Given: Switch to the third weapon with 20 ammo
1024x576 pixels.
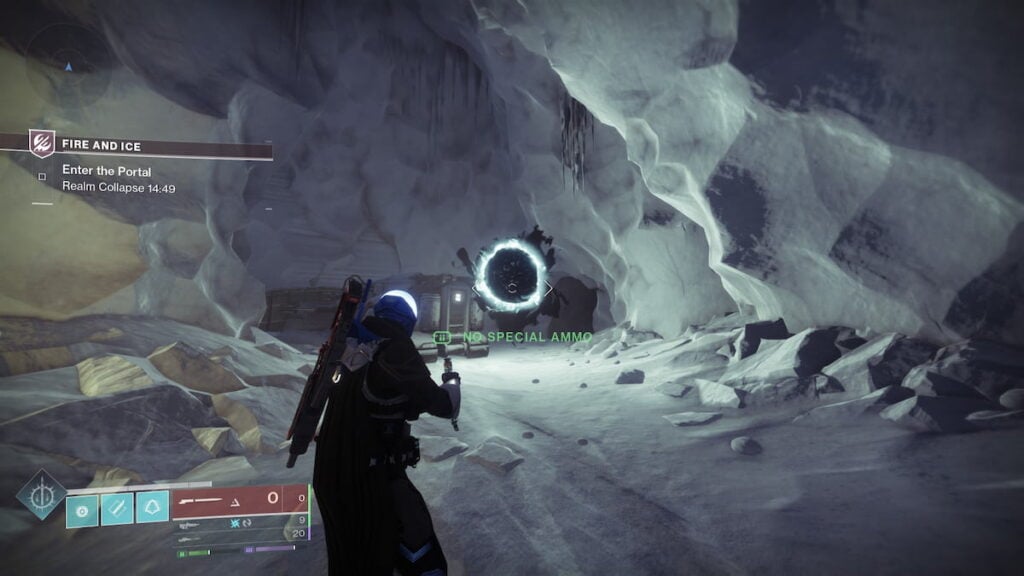Looking at the screenshot, I should click(x=240, y=535).
